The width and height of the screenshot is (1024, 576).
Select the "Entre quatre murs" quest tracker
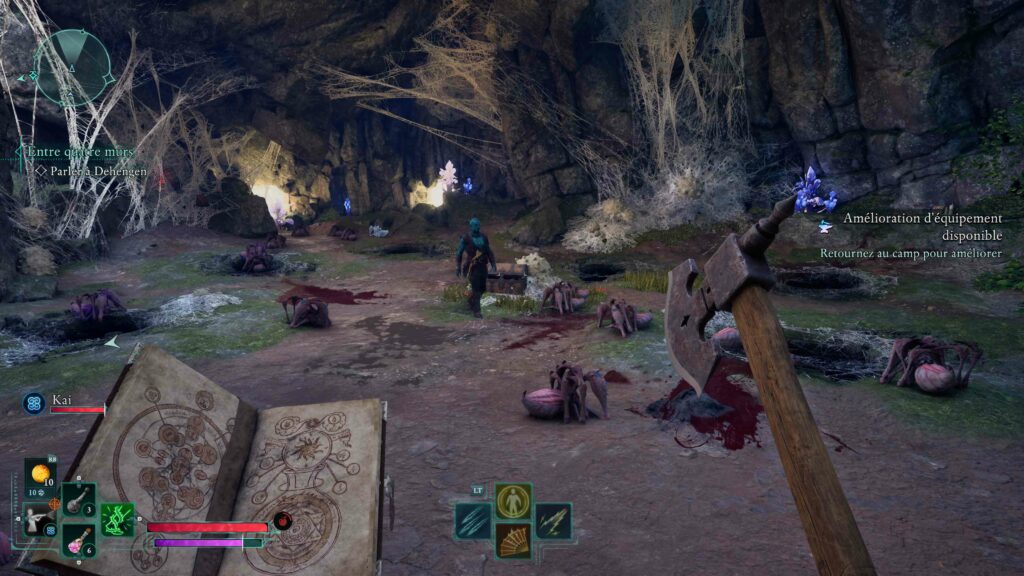(x=80, y=152)
